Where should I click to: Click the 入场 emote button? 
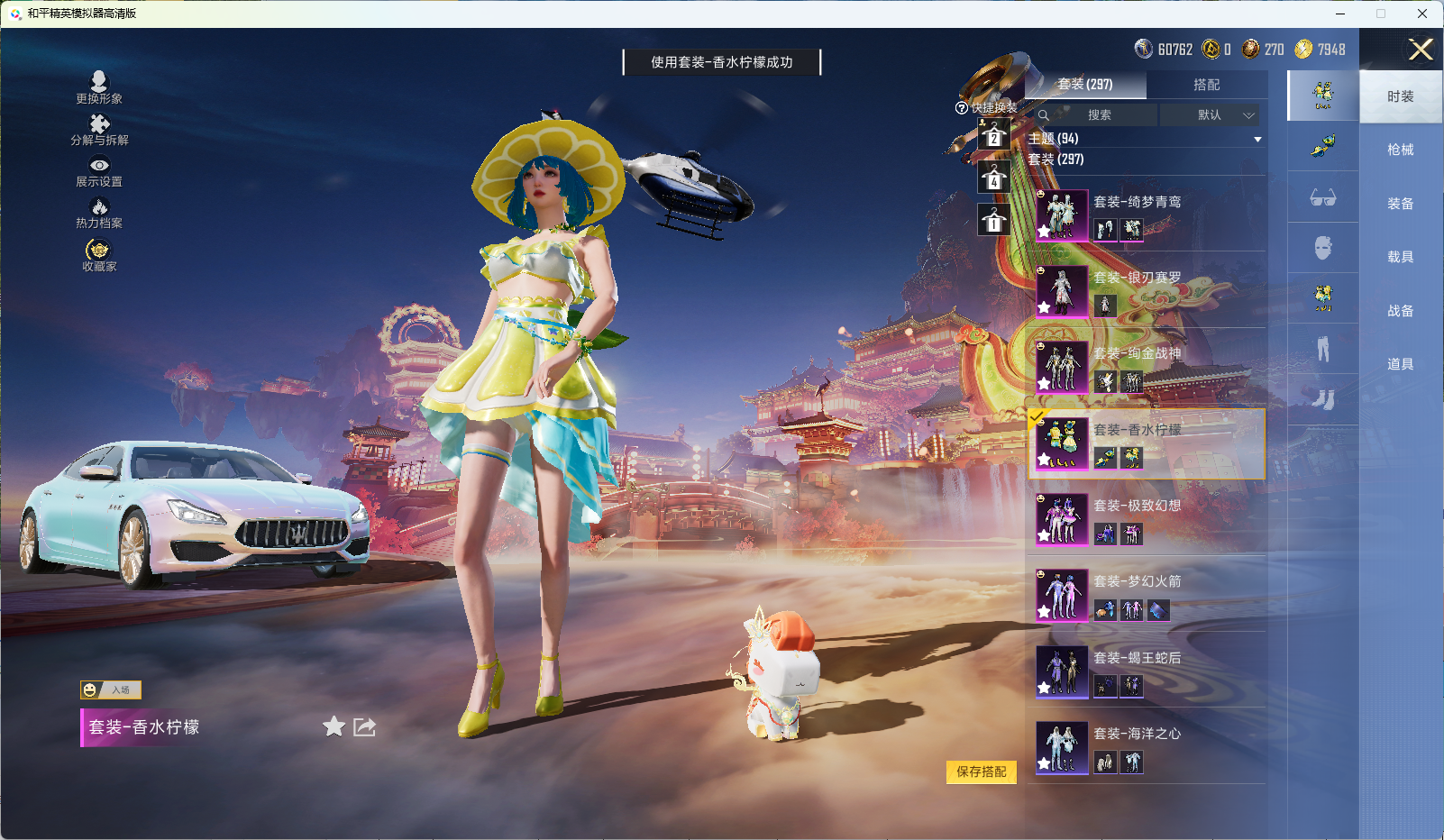coord(113,689)
